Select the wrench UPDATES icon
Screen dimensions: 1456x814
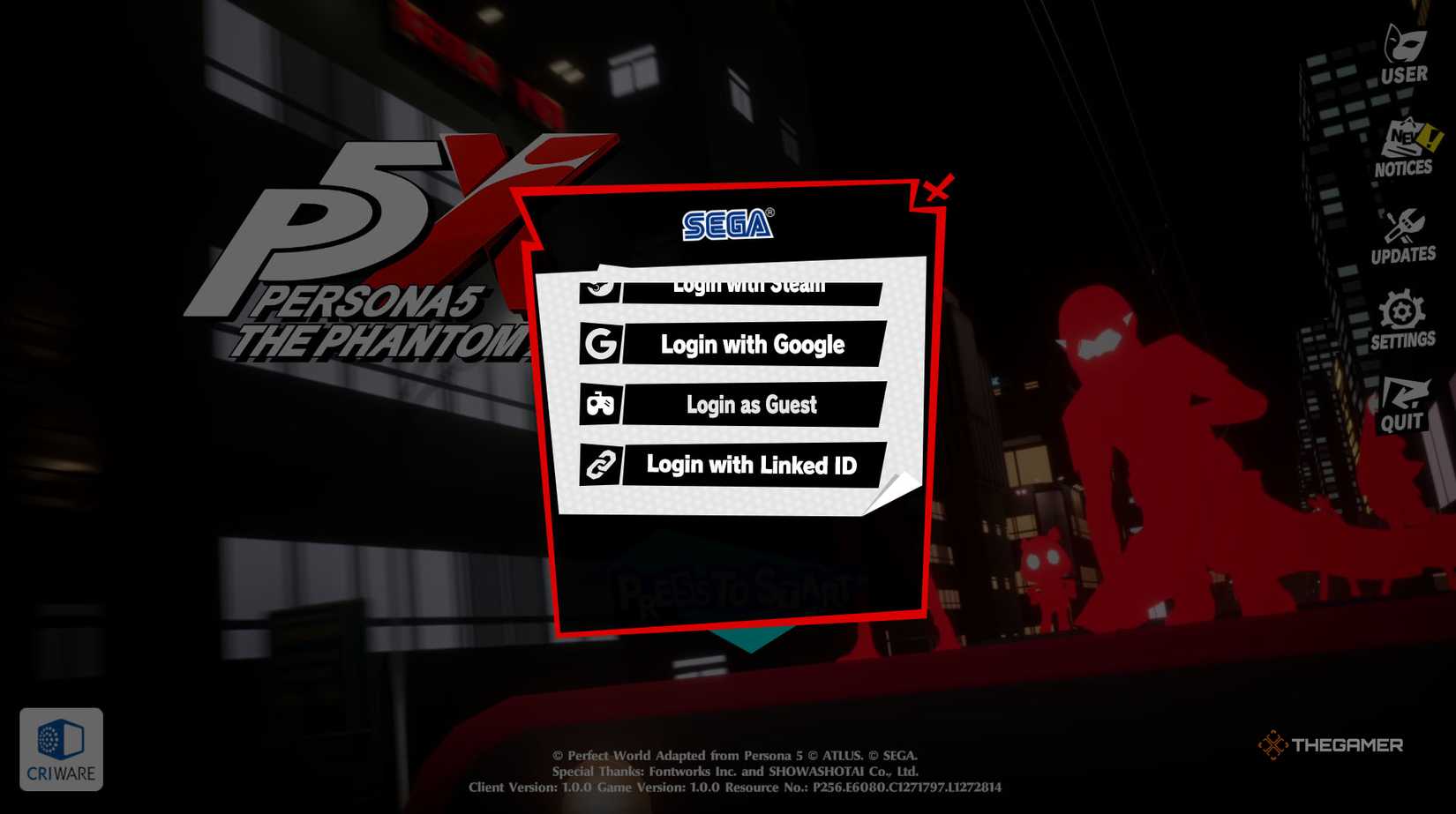click(1406, 226)
